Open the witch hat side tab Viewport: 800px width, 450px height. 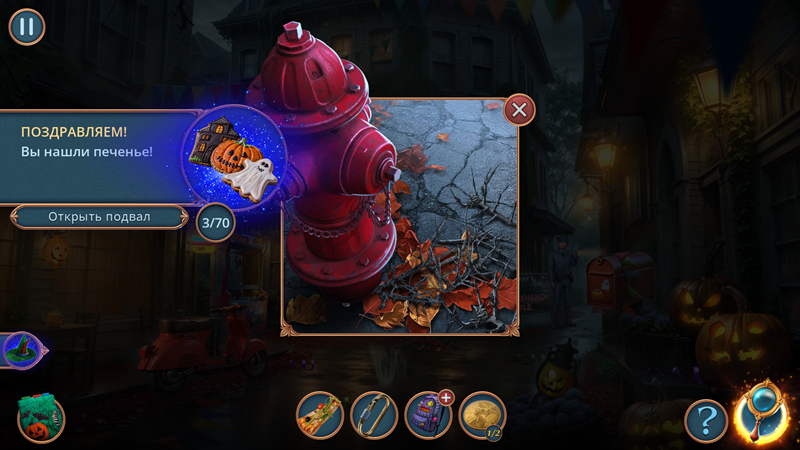[x=20, y=350]
